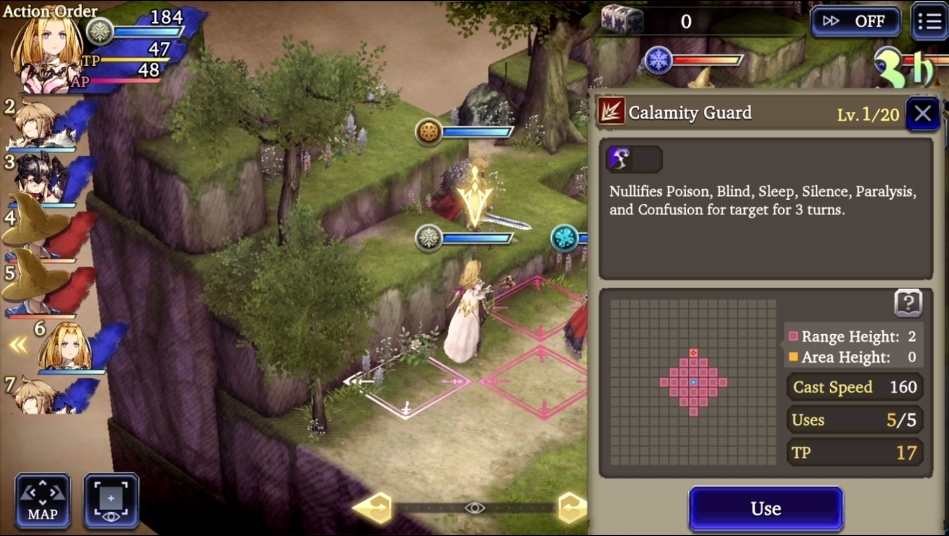Open the range help question mark
The width and height of the screenshot is (949, 536).
coord(907,303)
